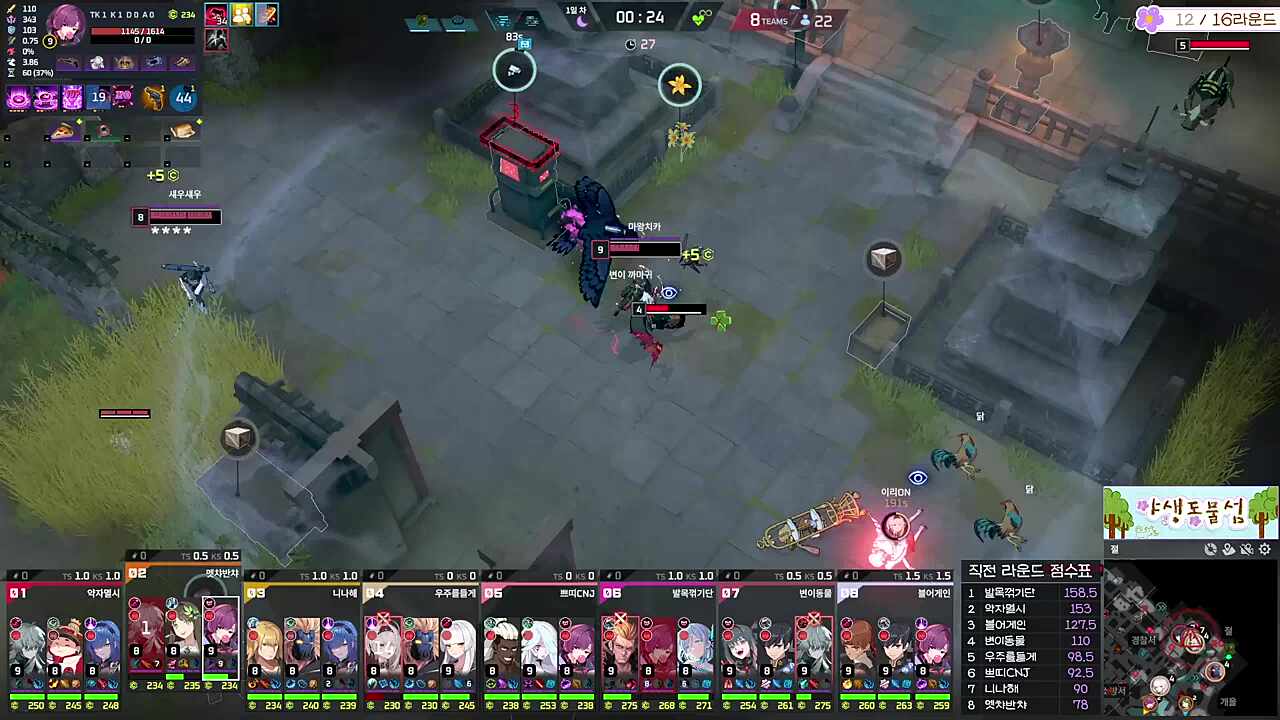The image size is (1280, 720).
Task: Expand the 8 TEAMS counter display
Action: [x=770, y=19]
